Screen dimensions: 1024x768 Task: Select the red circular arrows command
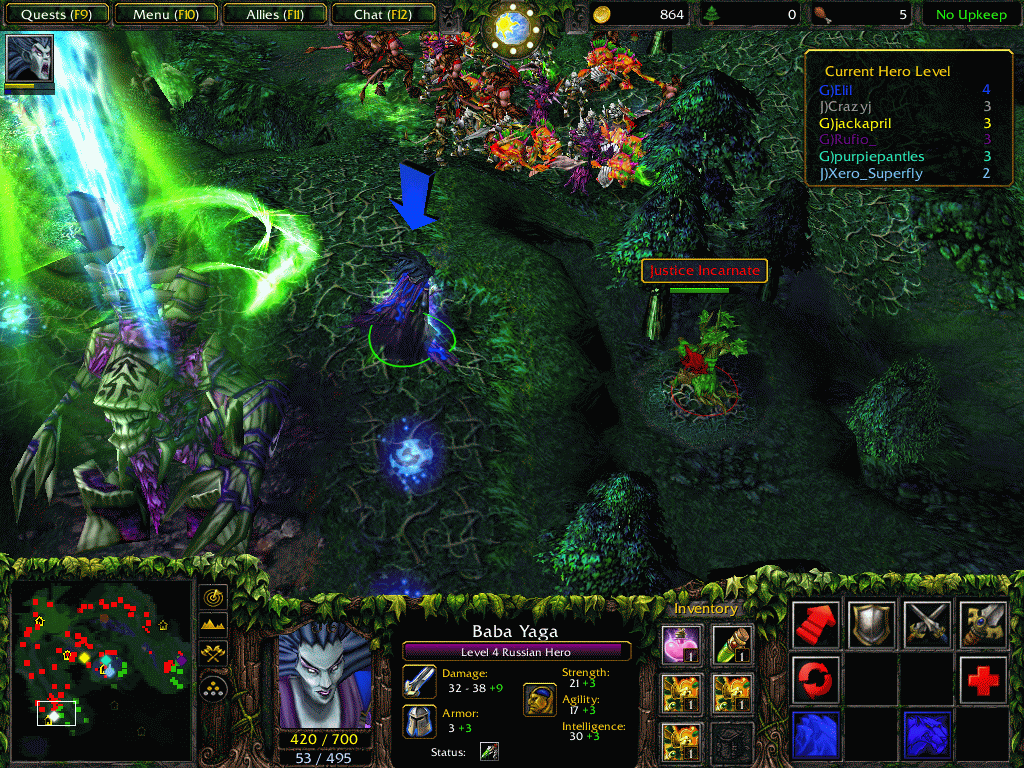[x=815, y=680]
